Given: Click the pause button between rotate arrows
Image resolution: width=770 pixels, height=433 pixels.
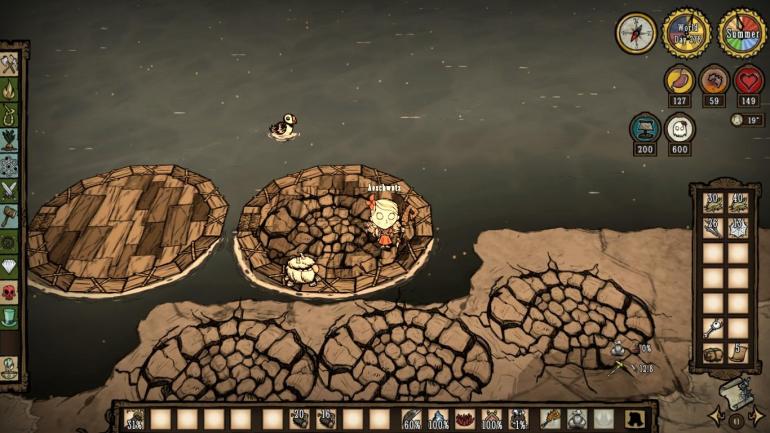Looking at the screenshot, I should (x=737, y=421).
